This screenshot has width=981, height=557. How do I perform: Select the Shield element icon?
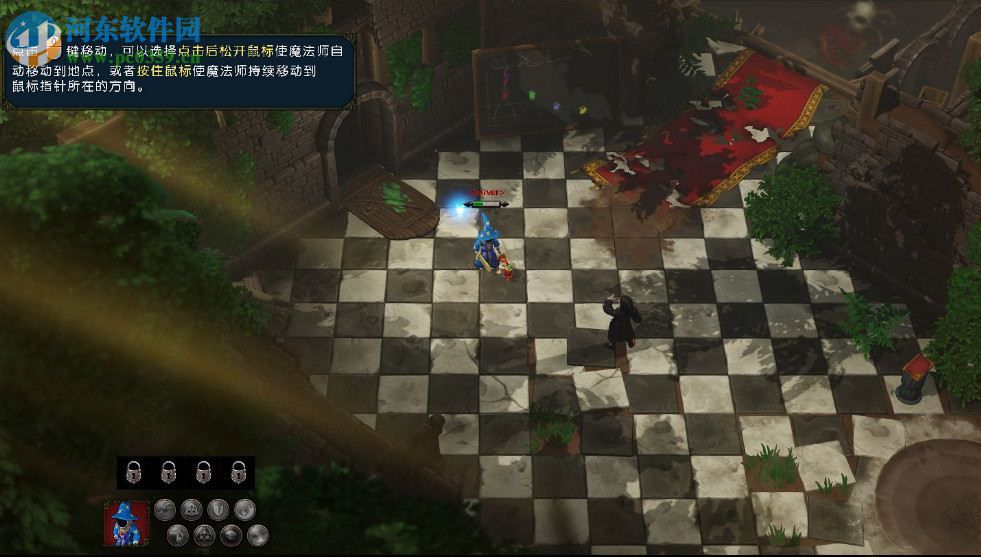(218, 510)
